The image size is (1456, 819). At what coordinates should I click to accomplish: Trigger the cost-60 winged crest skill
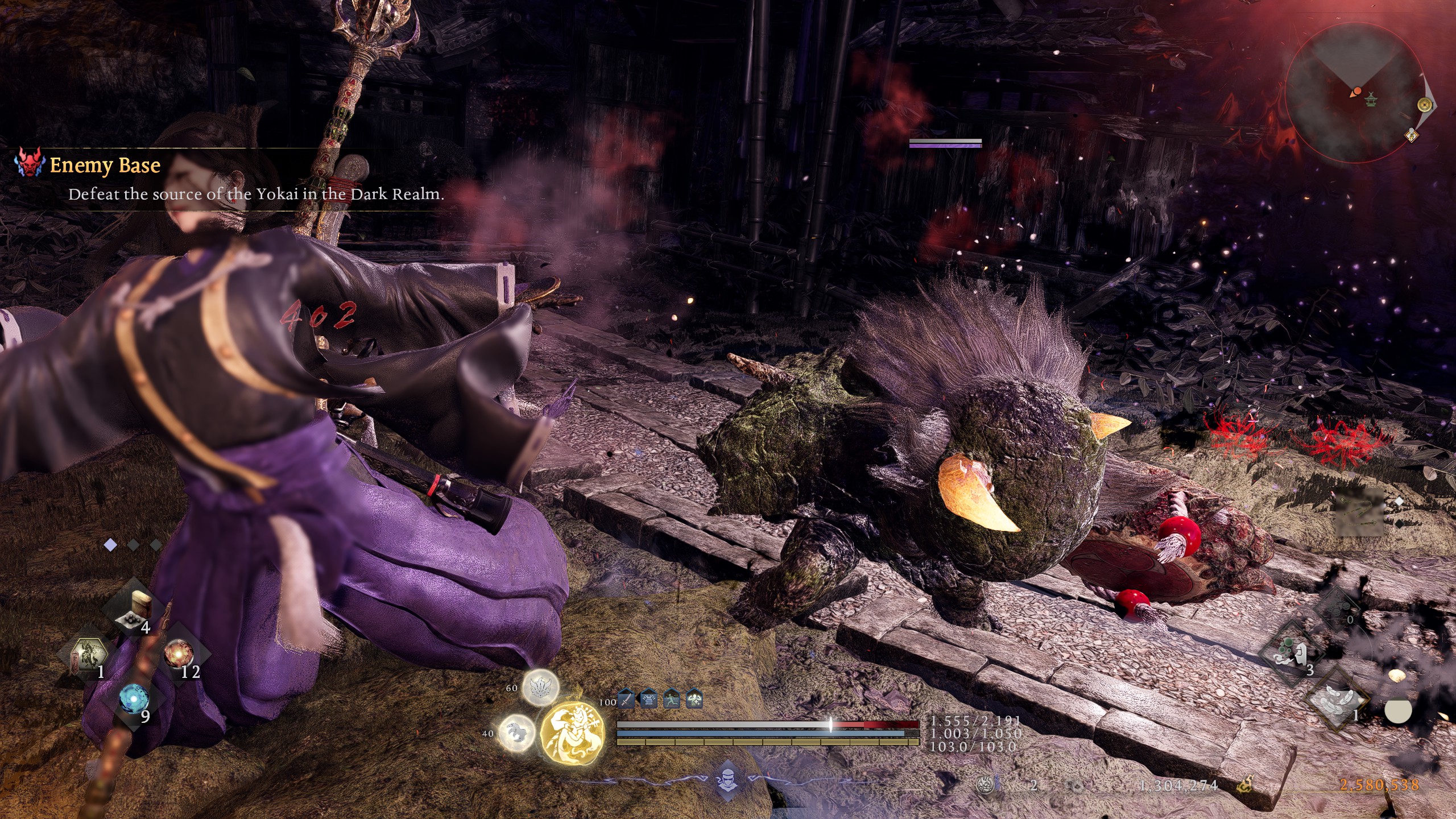pos(540,687)
